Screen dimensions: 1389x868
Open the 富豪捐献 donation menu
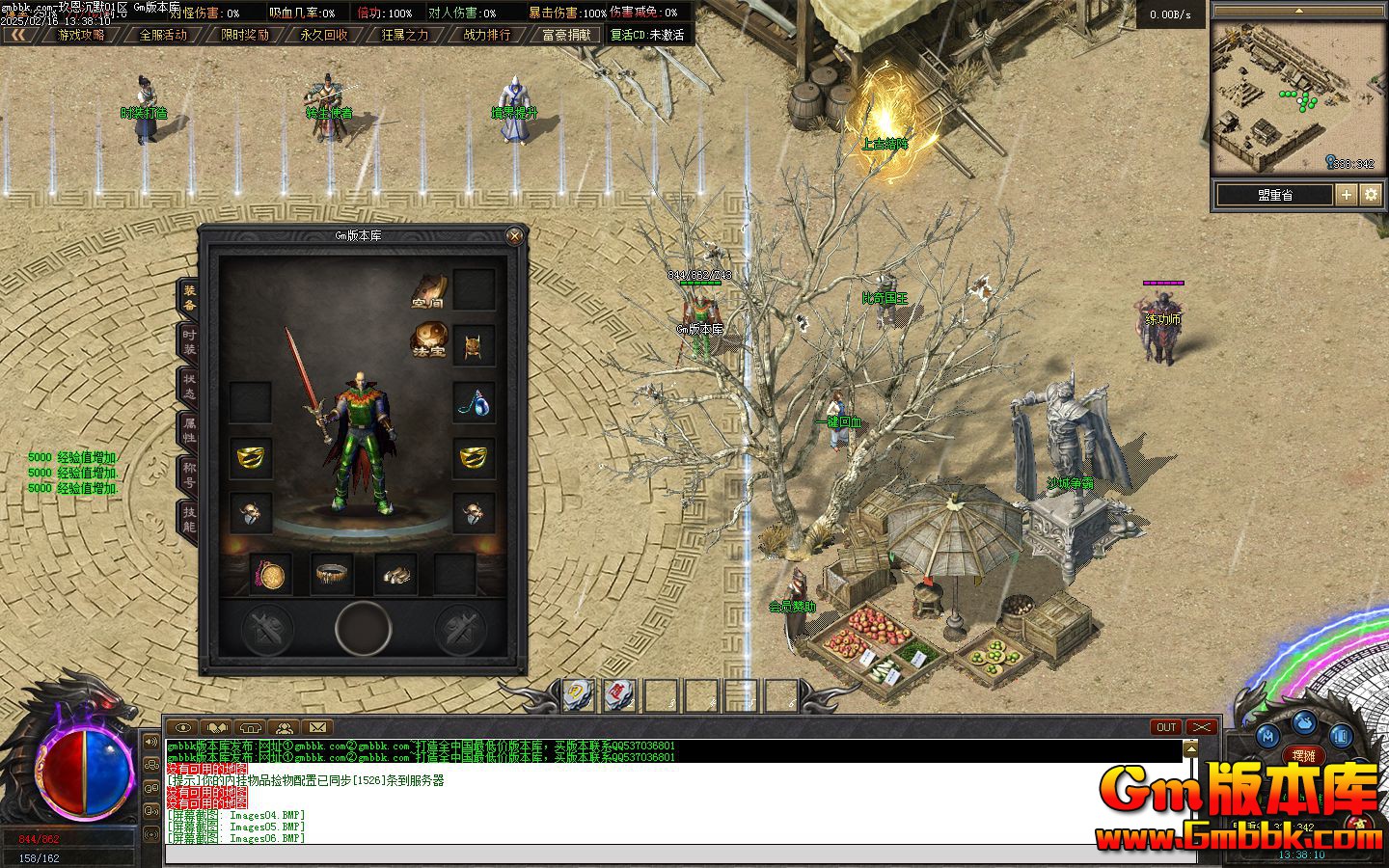(566, 35)
